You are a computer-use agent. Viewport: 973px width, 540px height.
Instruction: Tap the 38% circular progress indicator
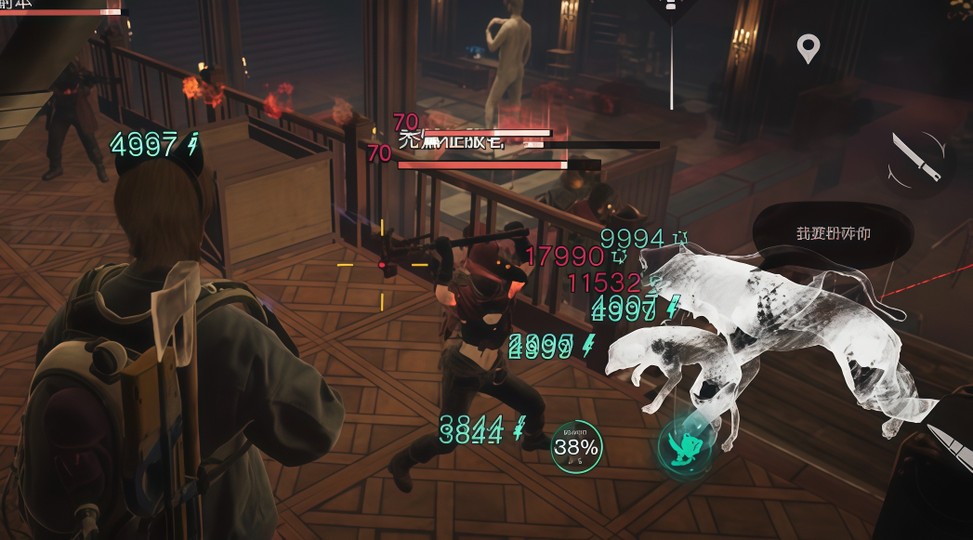[x=577, y=447]
